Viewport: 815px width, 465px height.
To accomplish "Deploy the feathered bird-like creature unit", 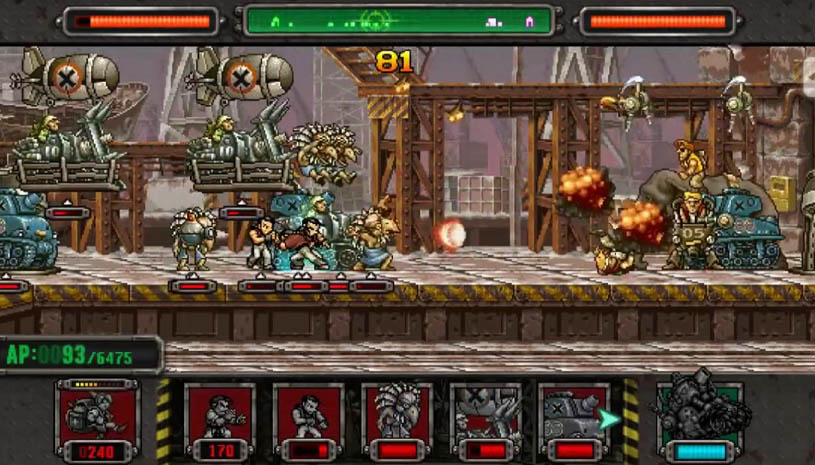I will coord(396,419).
